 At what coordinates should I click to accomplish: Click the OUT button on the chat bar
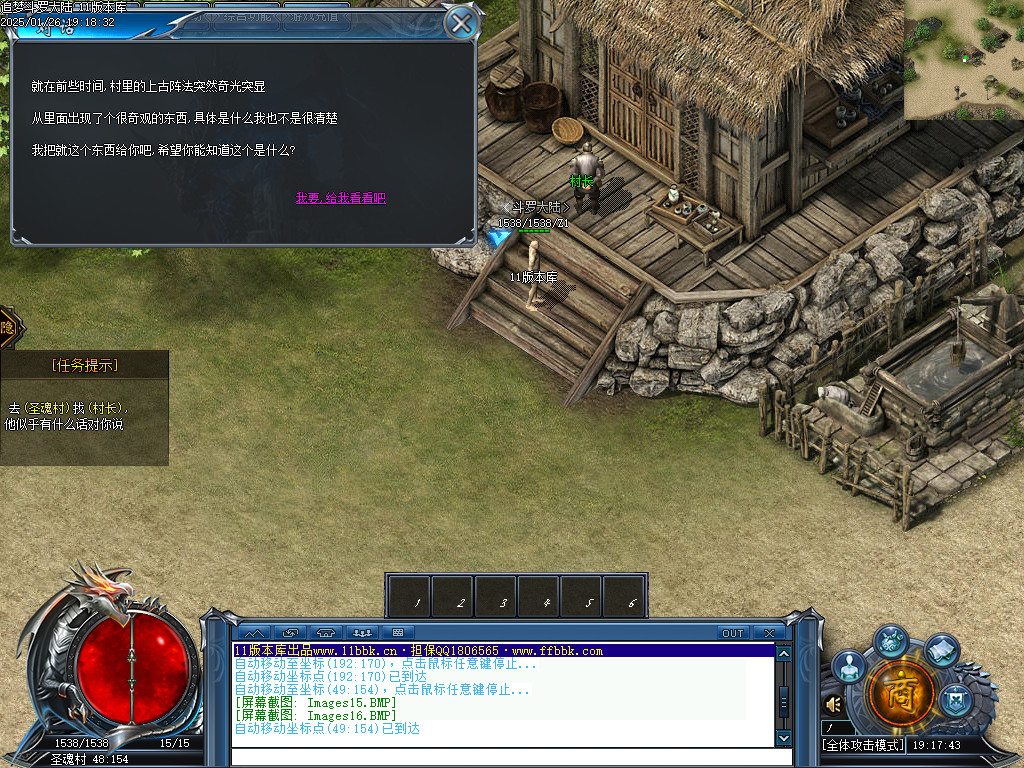(x=733, y=633)
